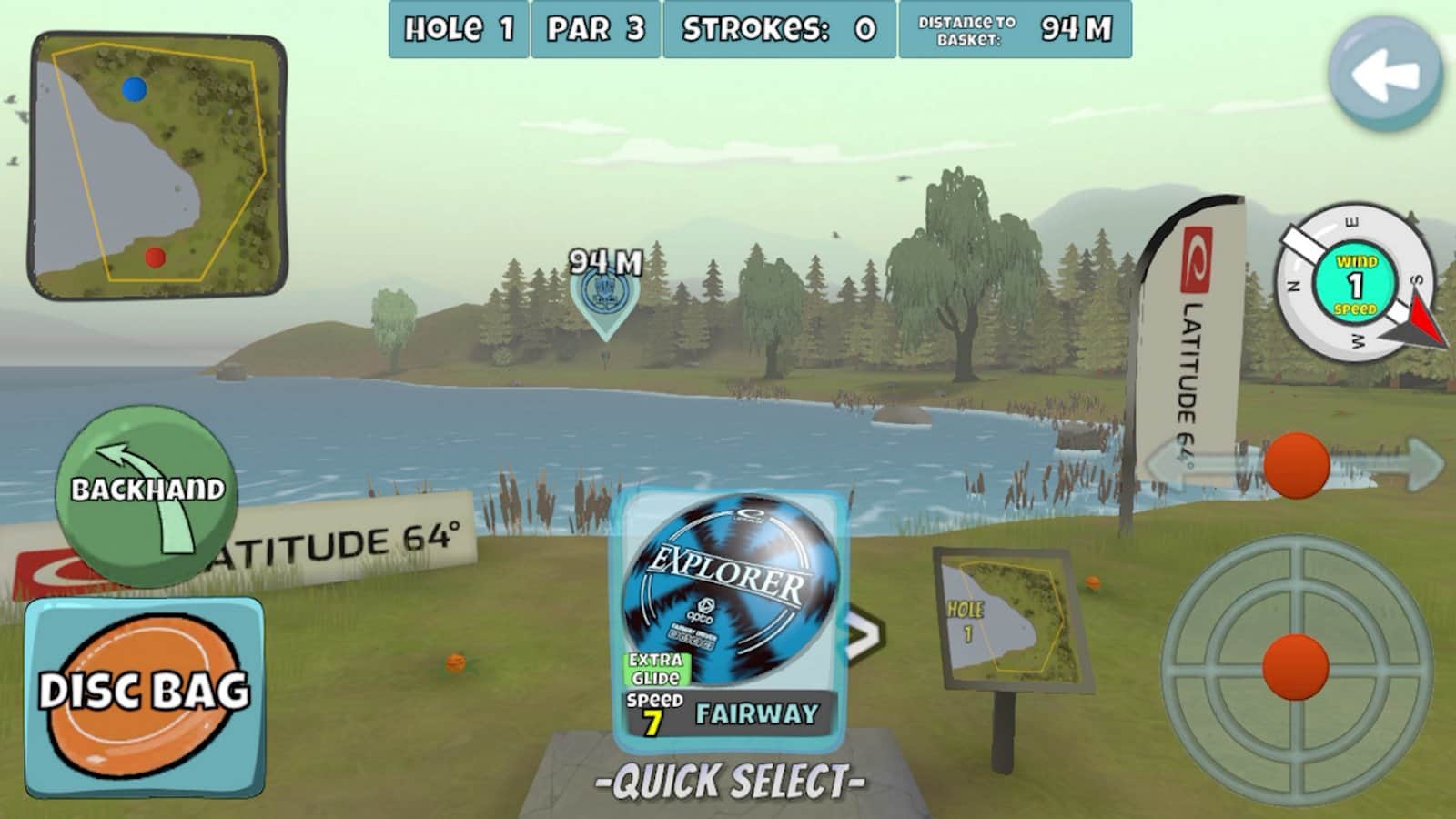Click the wind speed compass
Image resolution: width=1456 pixels, height=819 pixels.
[1356, 282]
